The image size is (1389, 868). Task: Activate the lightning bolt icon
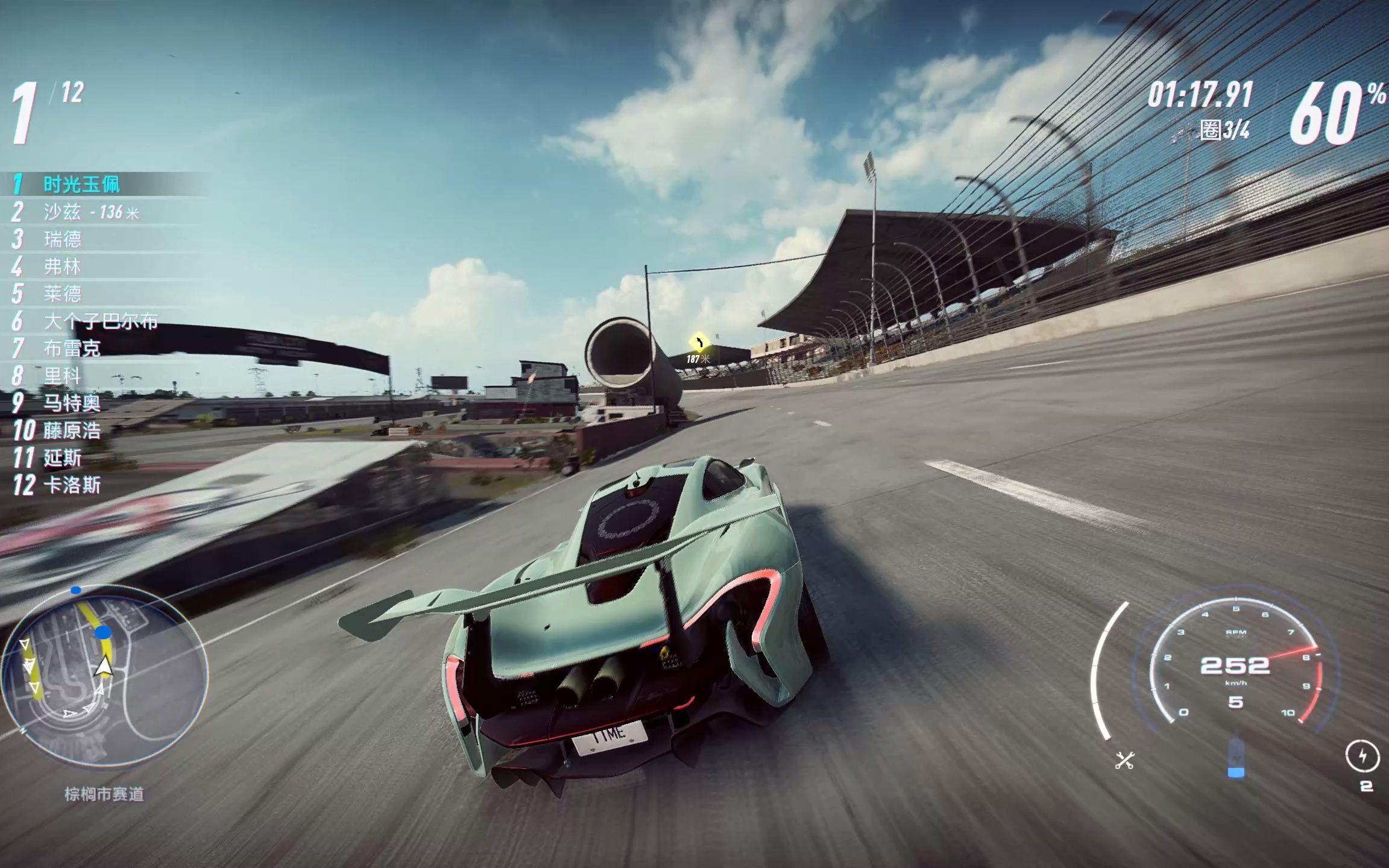tap(1362, 756)
